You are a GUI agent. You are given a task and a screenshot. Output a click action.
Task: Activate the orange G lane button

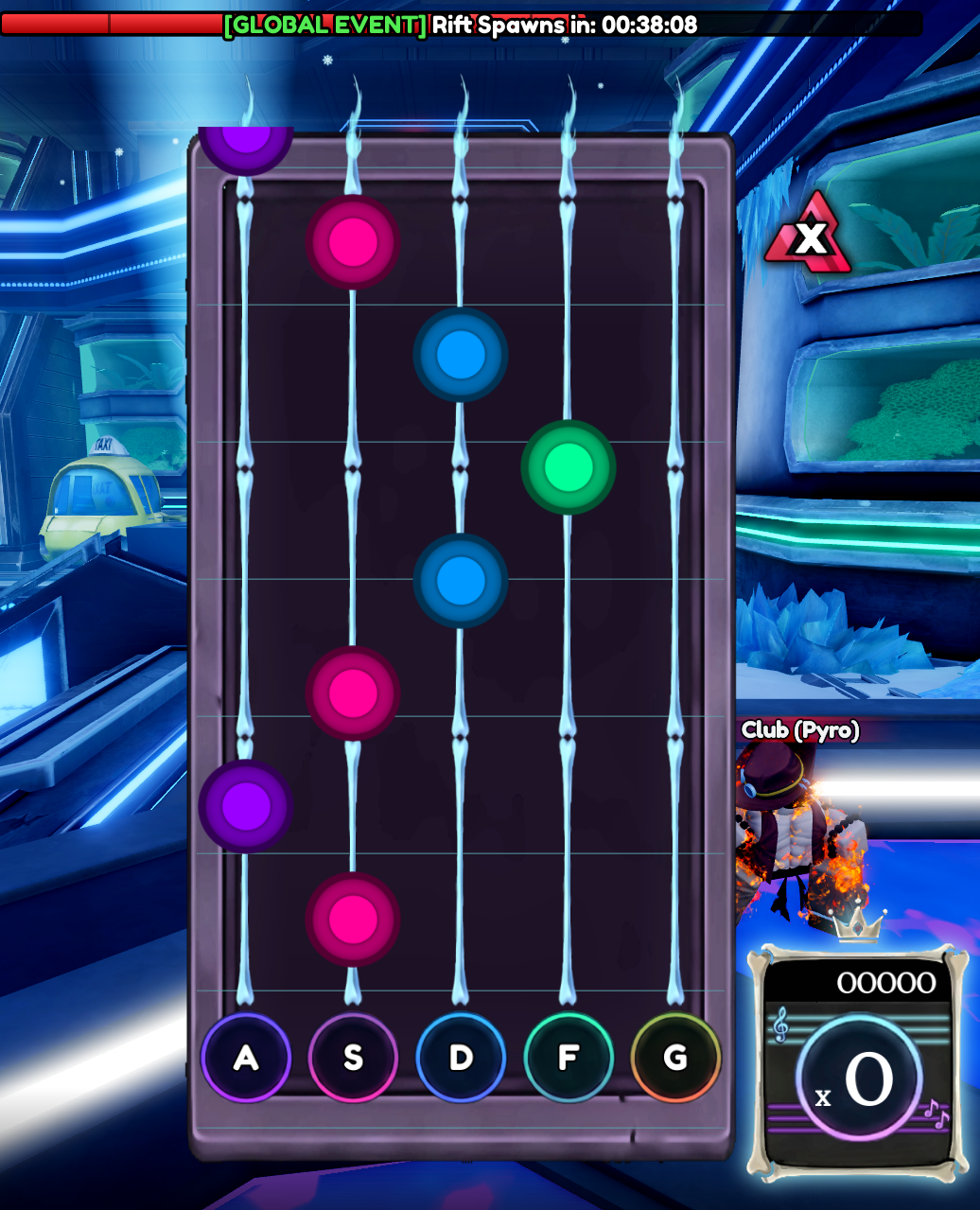[x=675, y=1057]
